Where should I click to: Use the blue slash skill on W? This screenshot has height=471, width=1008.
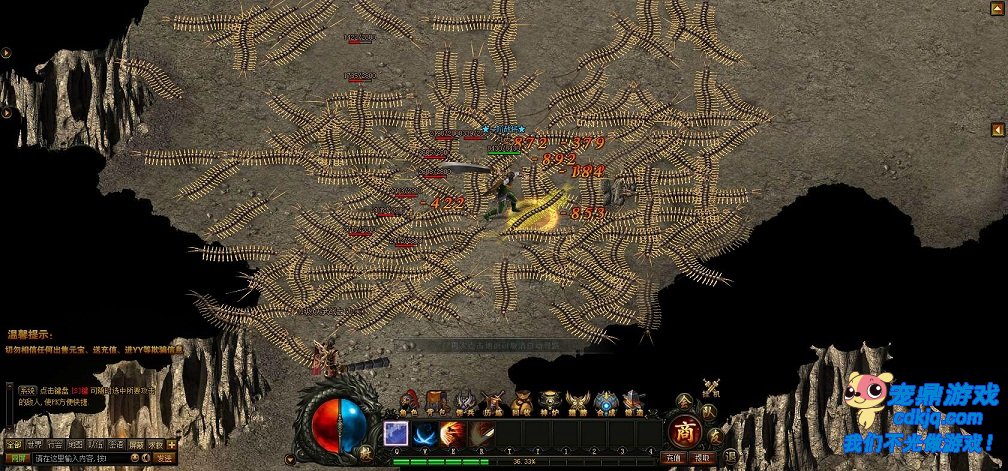click(x=424, y=433)
